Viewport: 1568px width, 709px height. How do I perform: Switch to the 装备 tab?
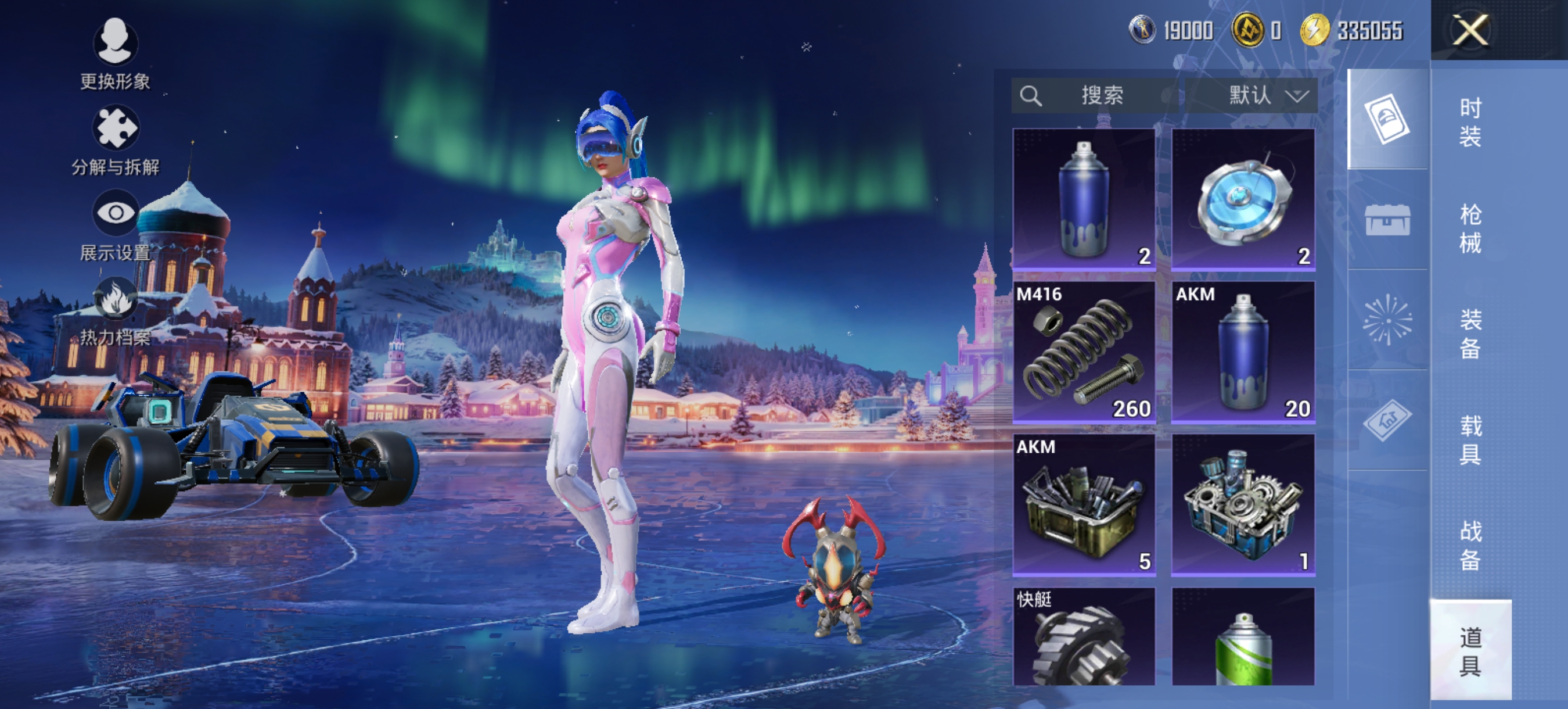click(1470, 334)
